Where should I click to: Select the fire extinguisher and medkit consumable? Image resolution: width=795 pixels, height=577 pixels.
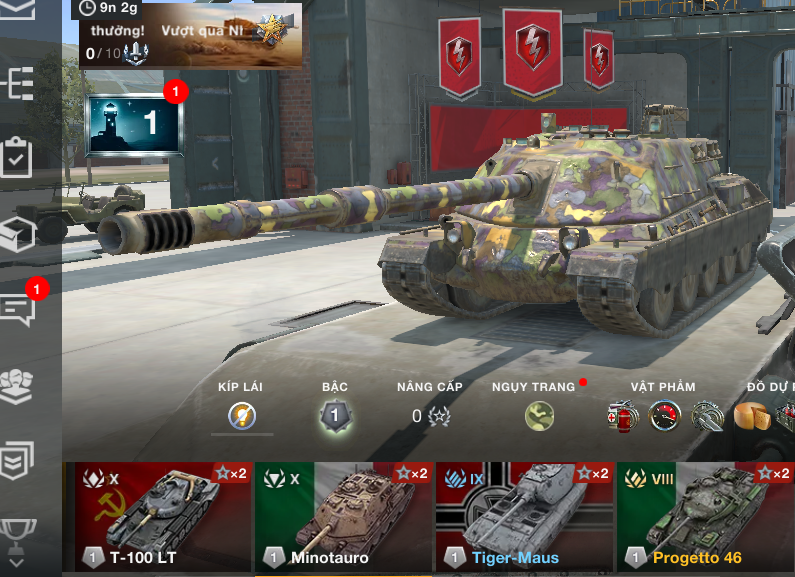tap(622, 415)
